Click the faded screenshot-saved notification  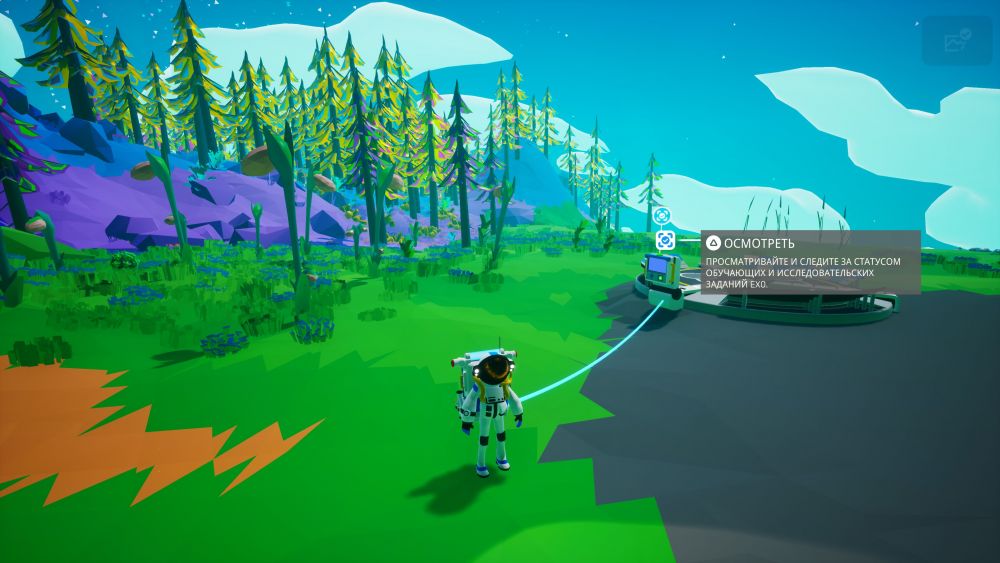tap(957, 41)
